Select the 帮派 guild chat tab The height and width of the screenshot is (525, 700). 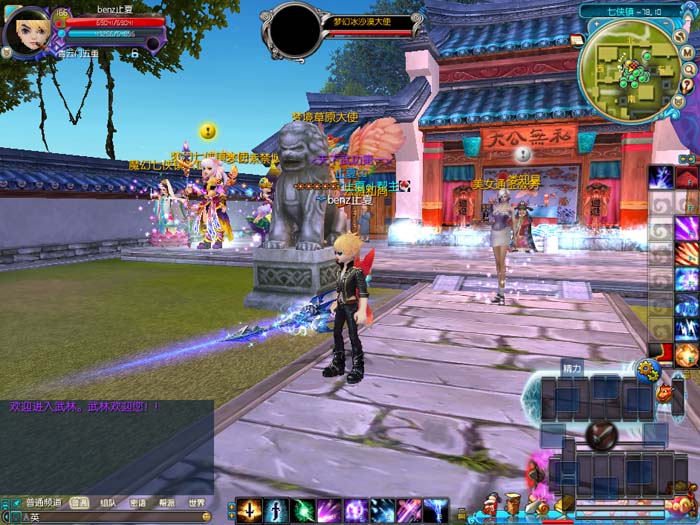point(166,503)
